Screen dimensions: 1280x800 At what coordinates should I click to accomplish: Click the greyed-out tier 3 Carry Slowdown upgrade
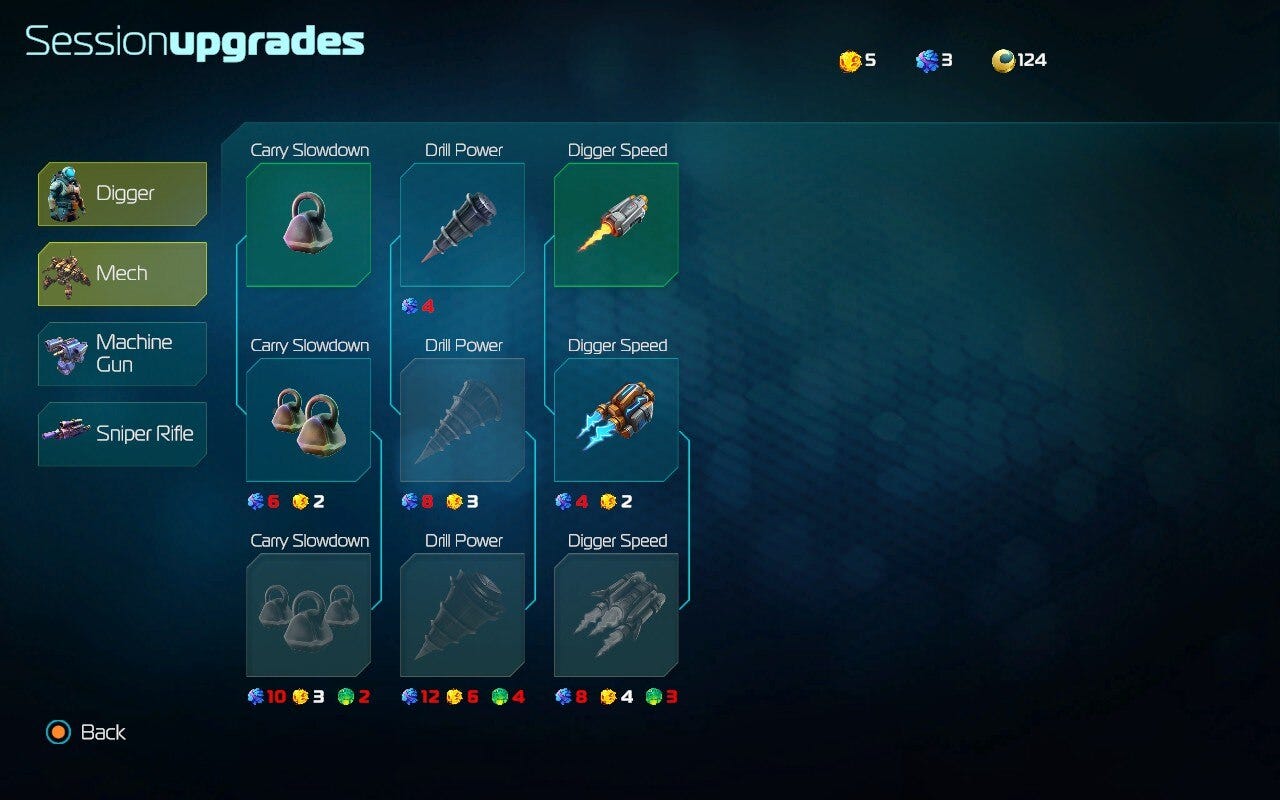(x=307, y=615)
